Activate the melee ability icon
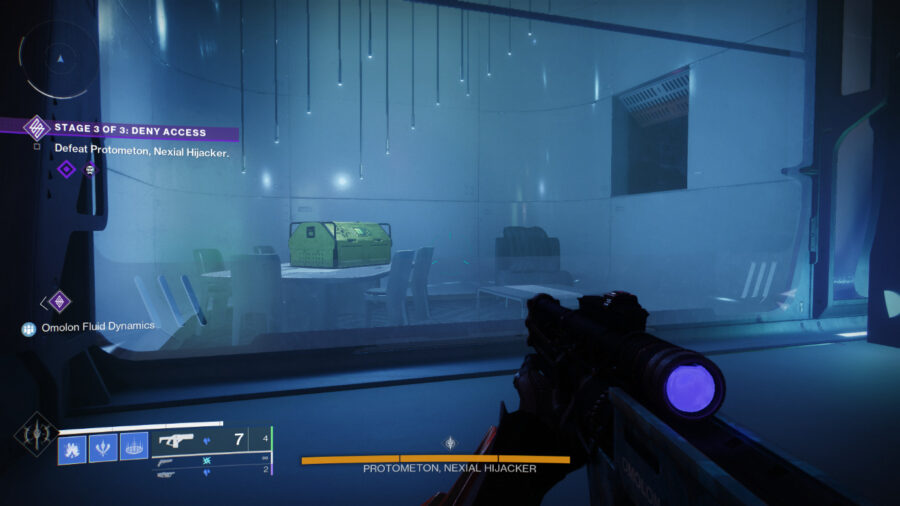The height and width of the screenshot is (506, 900). click(x=104, y=446)
